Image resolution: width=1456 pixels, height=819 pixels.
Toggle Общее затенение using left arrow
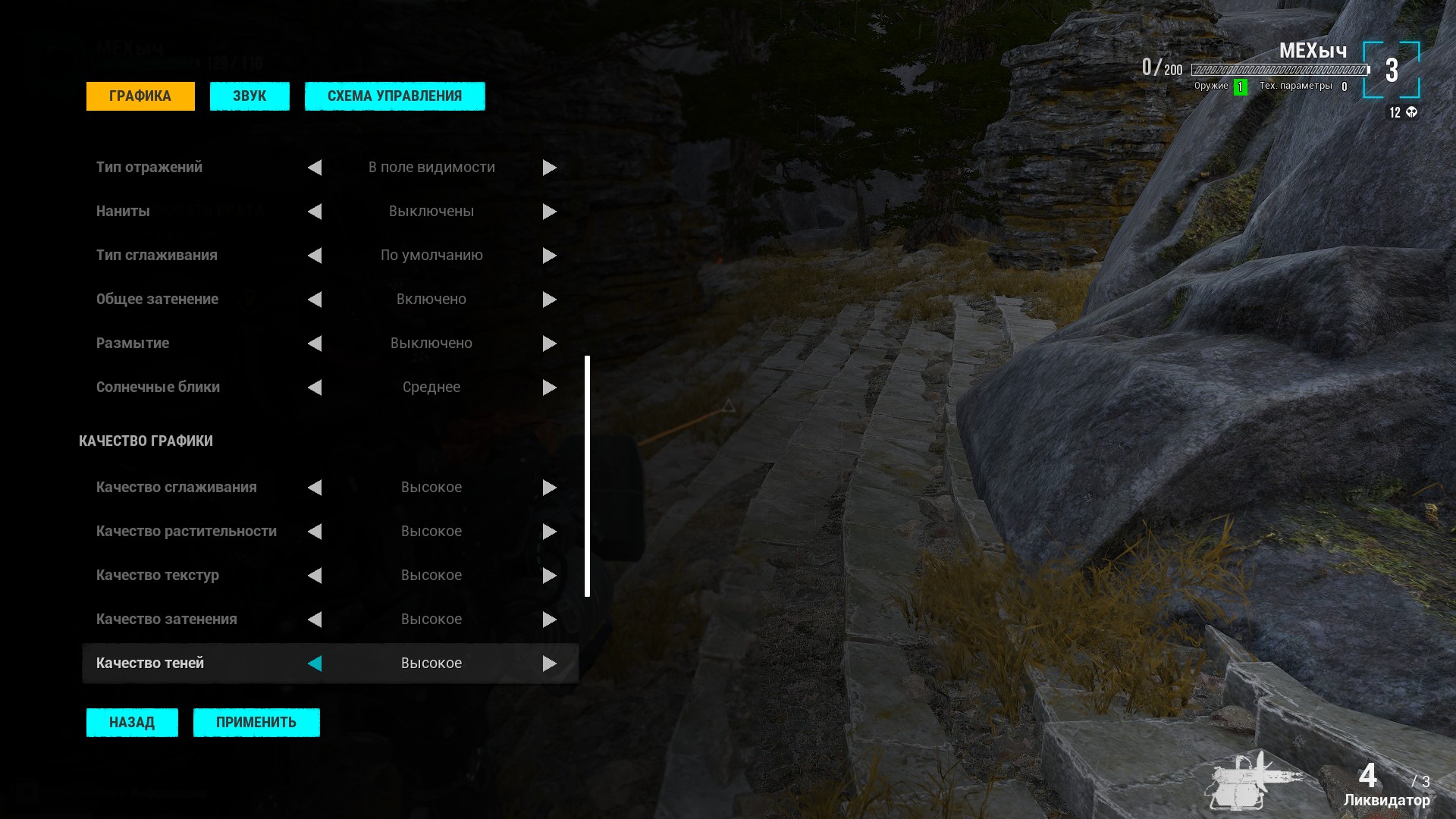click(315, 300)
